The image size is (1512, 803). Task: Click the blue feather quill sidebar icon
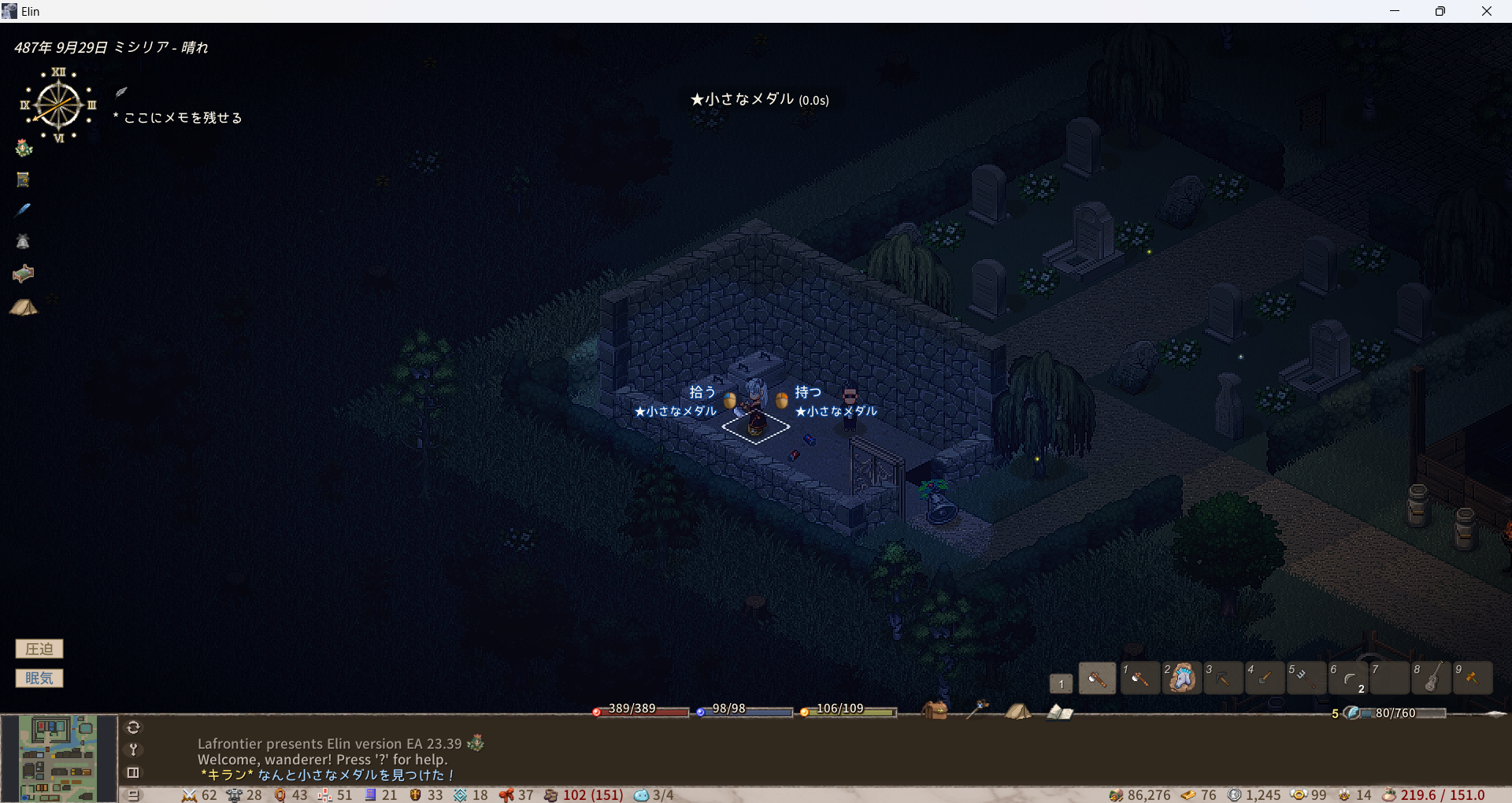(24, 210)
